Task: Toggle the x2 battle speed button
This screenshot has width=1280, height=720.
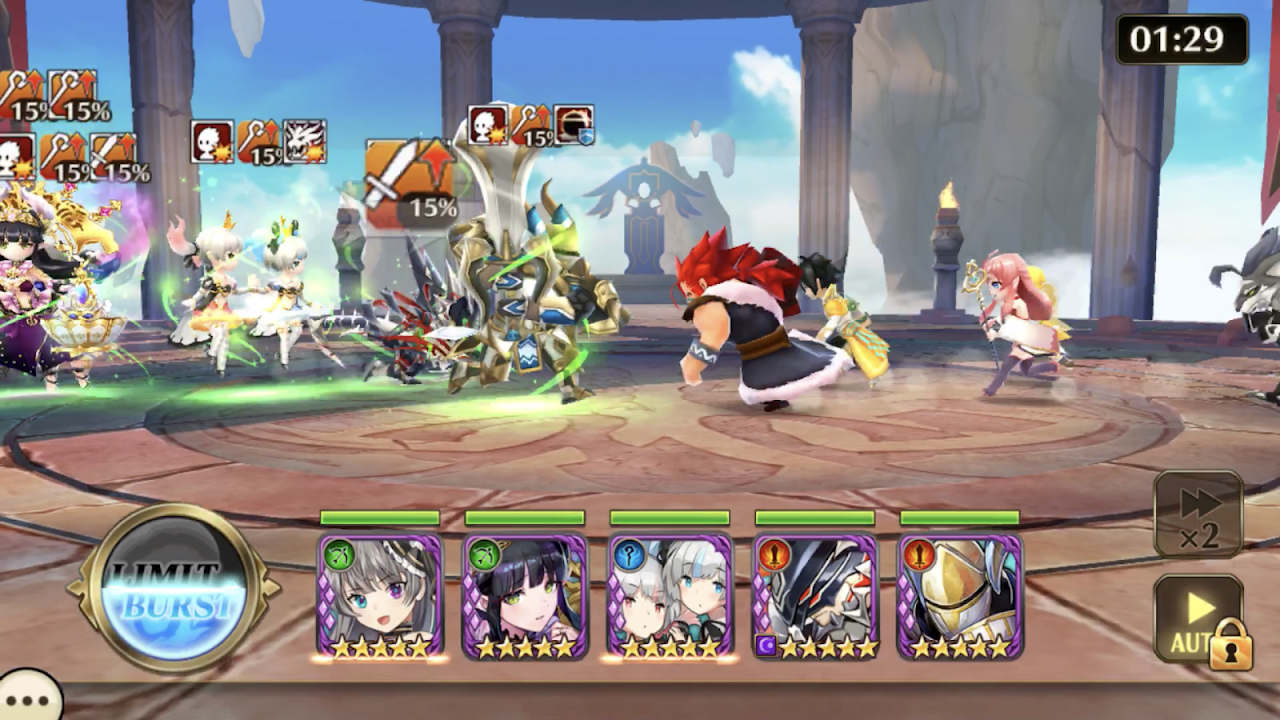Action: [1198, 514]
